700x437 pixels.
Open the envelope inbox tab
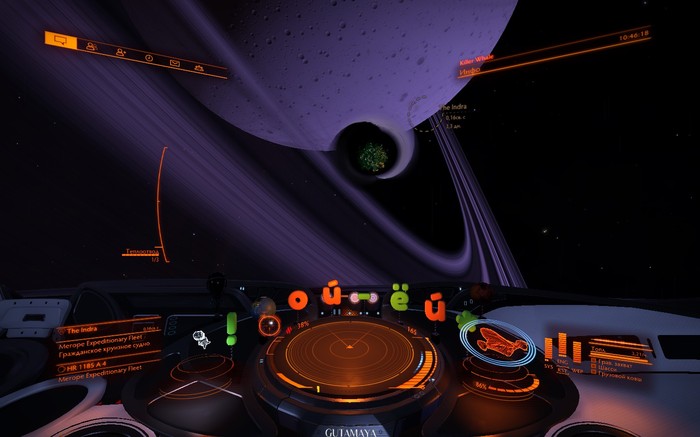[x=174, y=63]
